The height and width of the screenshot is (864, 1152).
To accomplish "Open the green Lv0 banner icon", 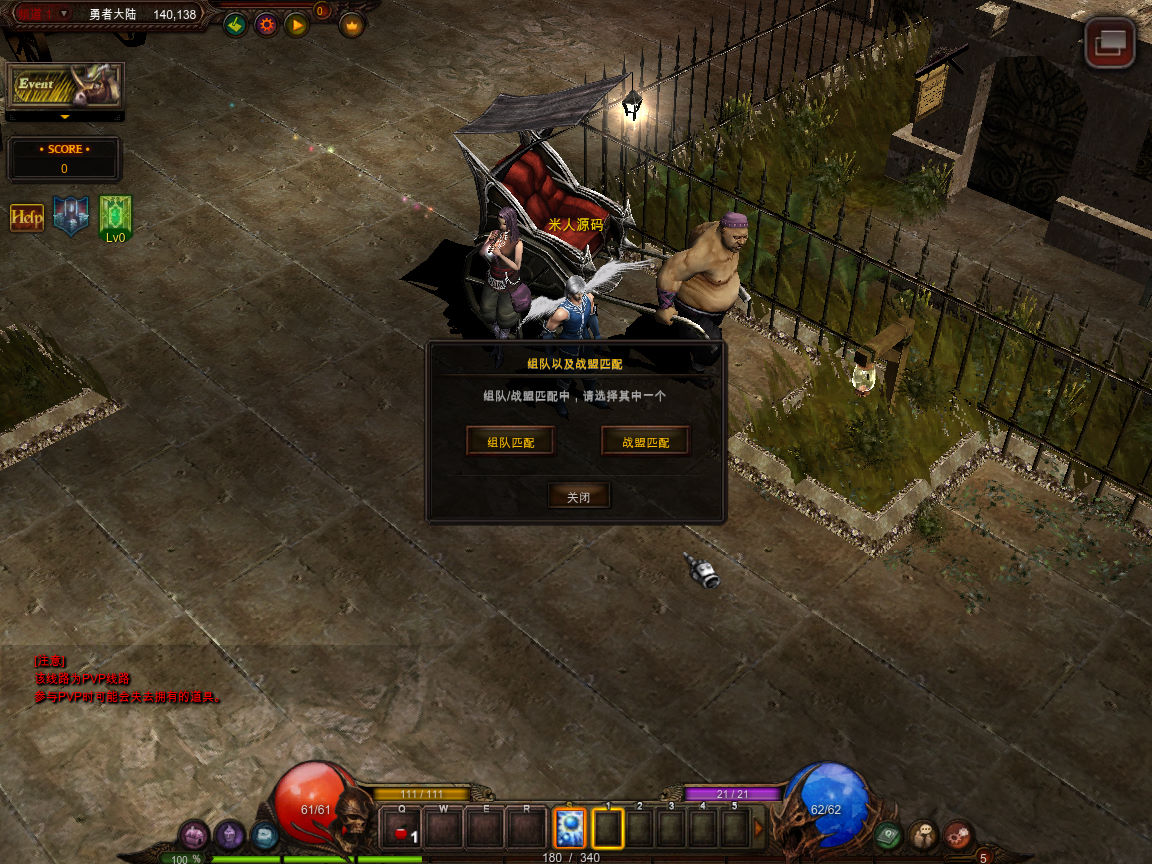I will click(x=116, y=216).
